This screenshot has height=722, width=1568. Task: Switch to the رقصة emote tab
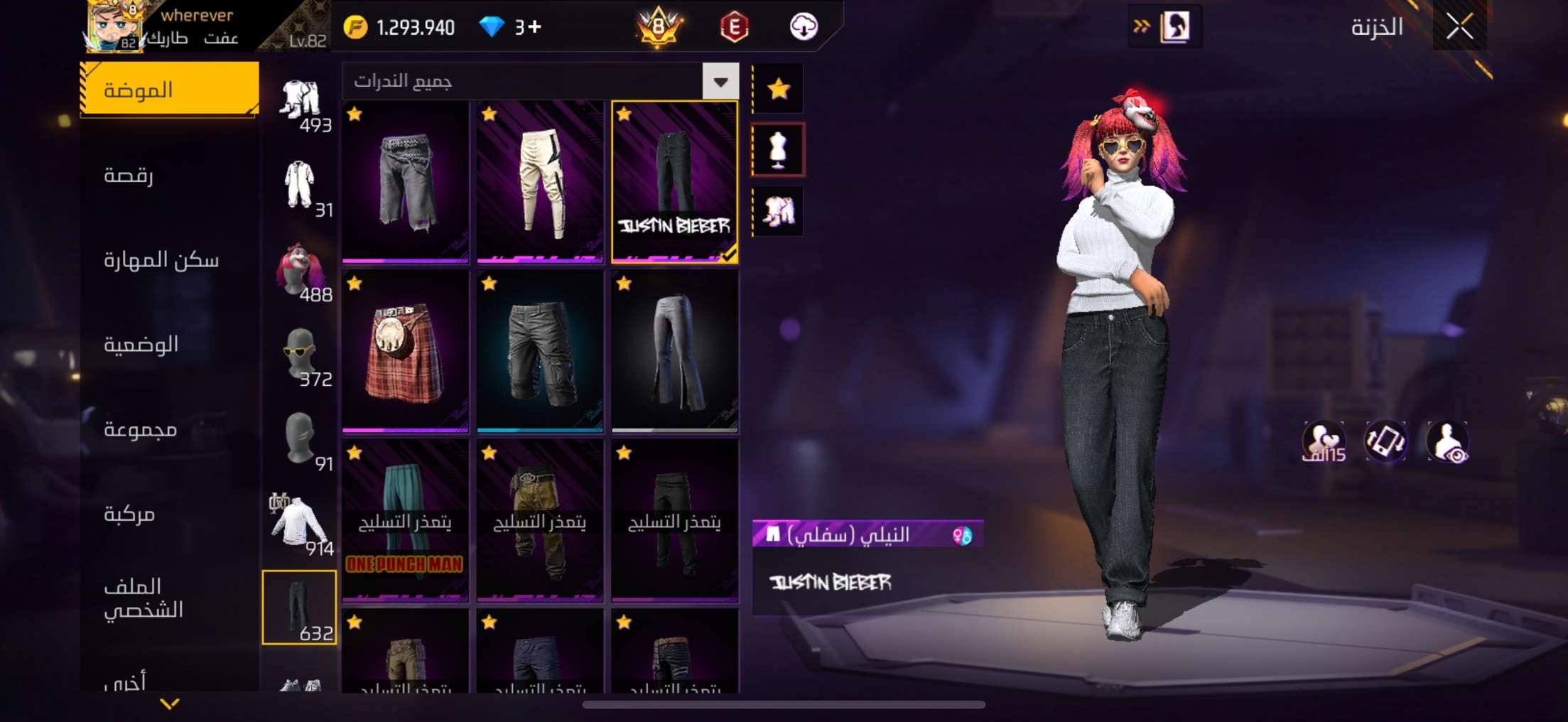tap(129, 175)
